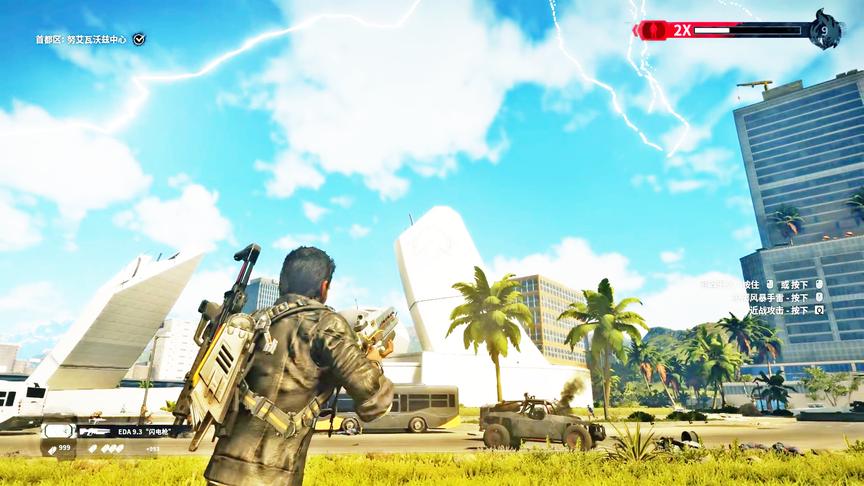Screen dimensions: 864x486
Task: Select the equipped item slot above ammo count
Action: pos(57,431)
